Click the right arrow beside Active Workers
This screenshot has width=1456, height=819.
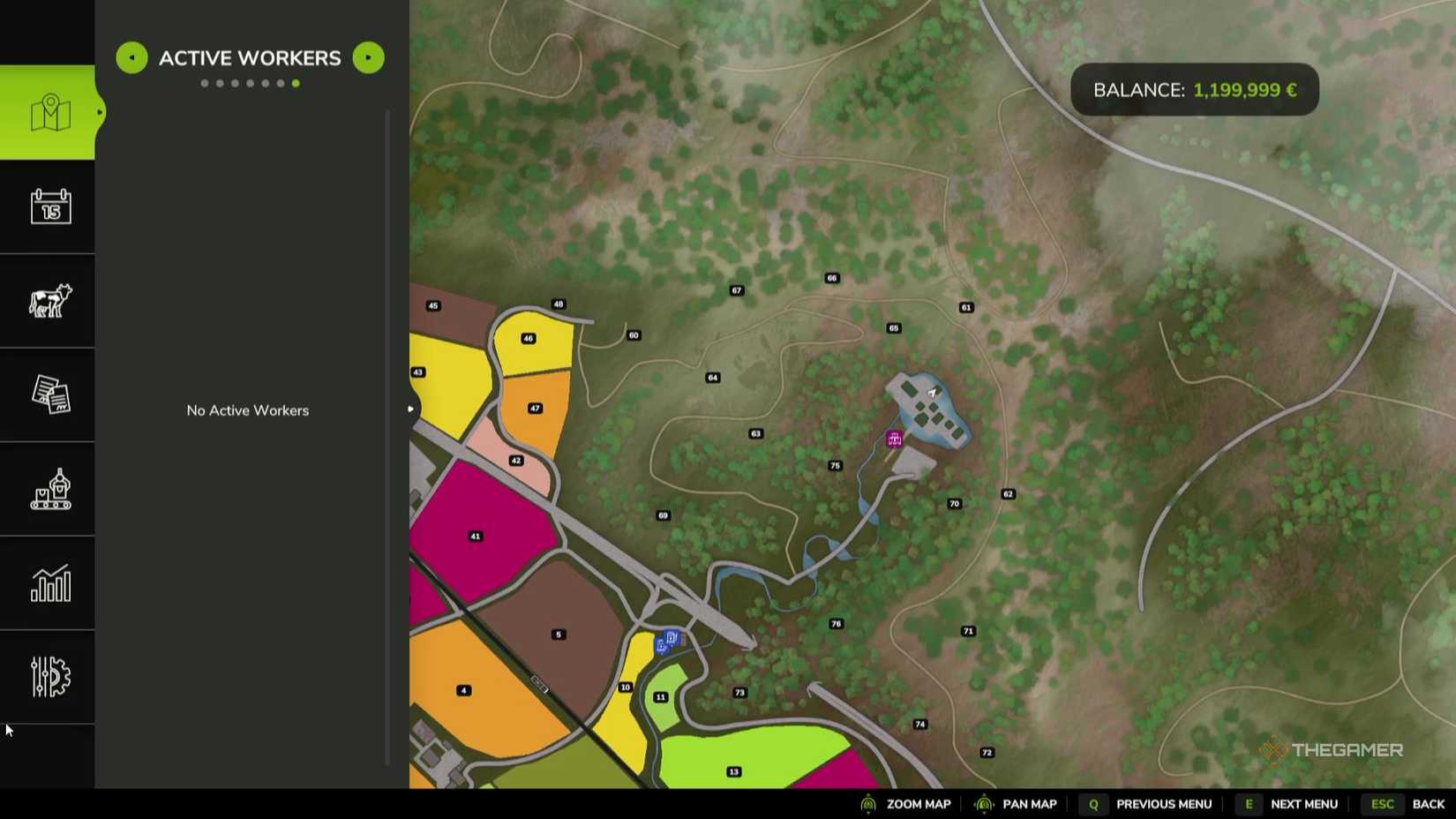[x=368, y=57]
